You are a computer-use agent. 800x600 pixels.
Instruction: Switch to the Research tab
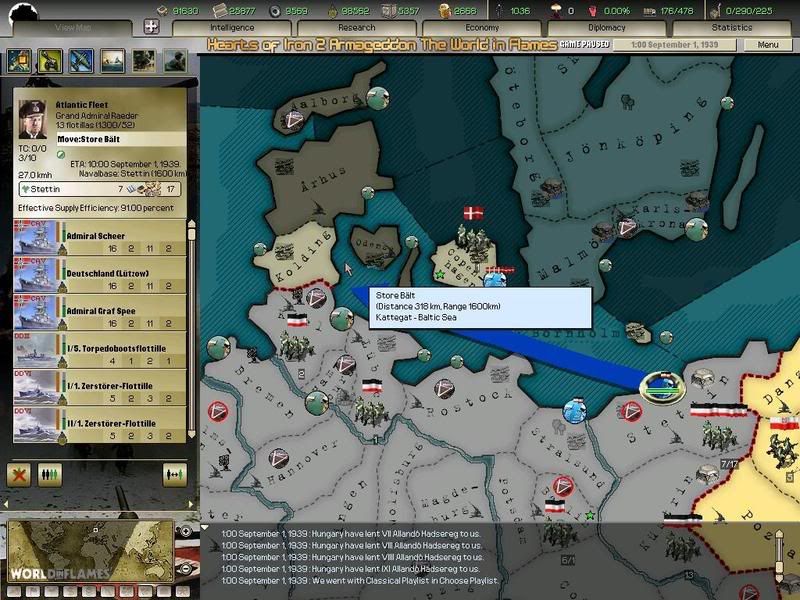tap(357, 28)
